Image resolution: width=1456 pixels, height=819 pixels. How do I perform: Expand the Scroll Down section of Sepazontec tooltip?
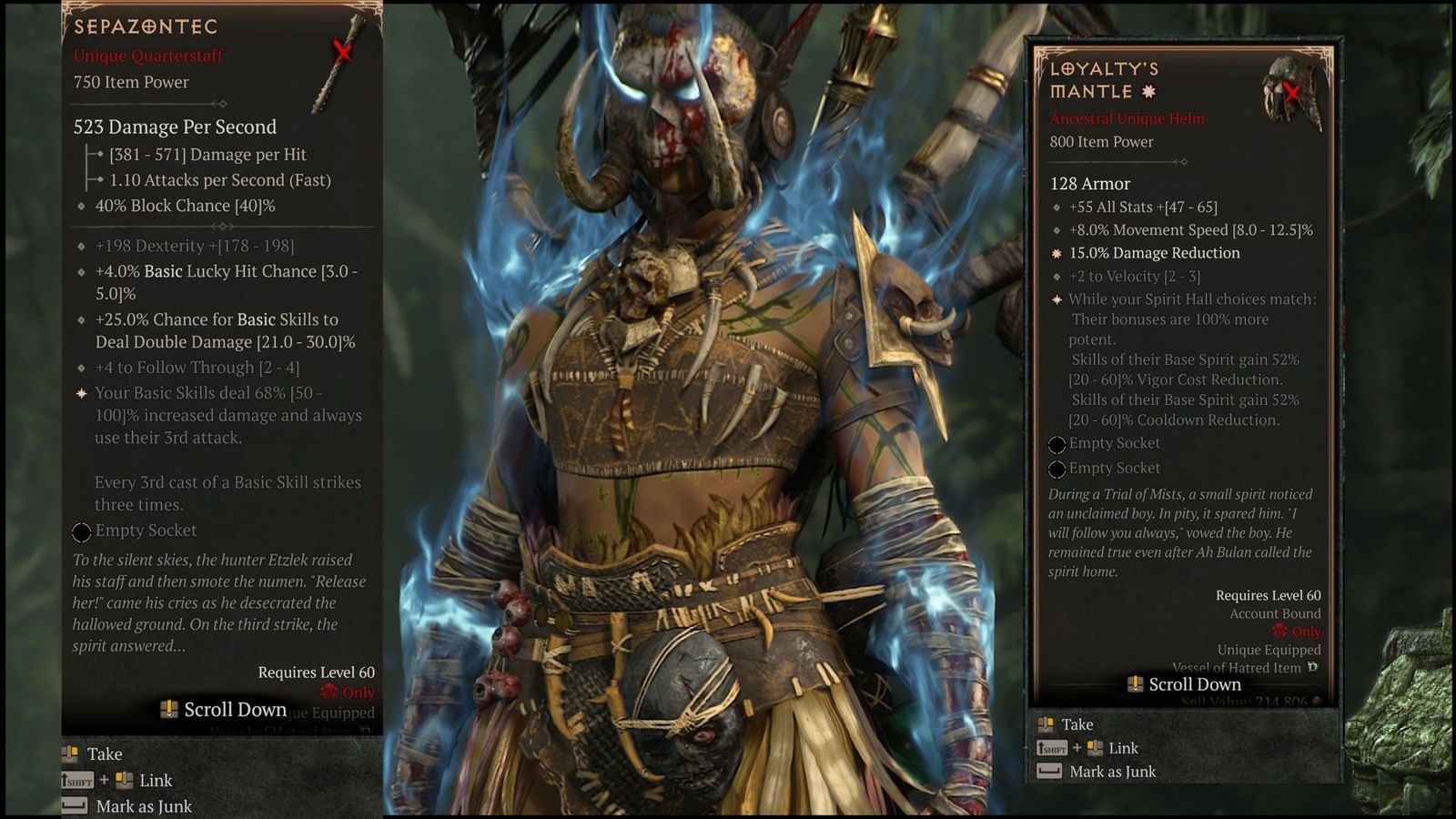click(x=234, y=709)
